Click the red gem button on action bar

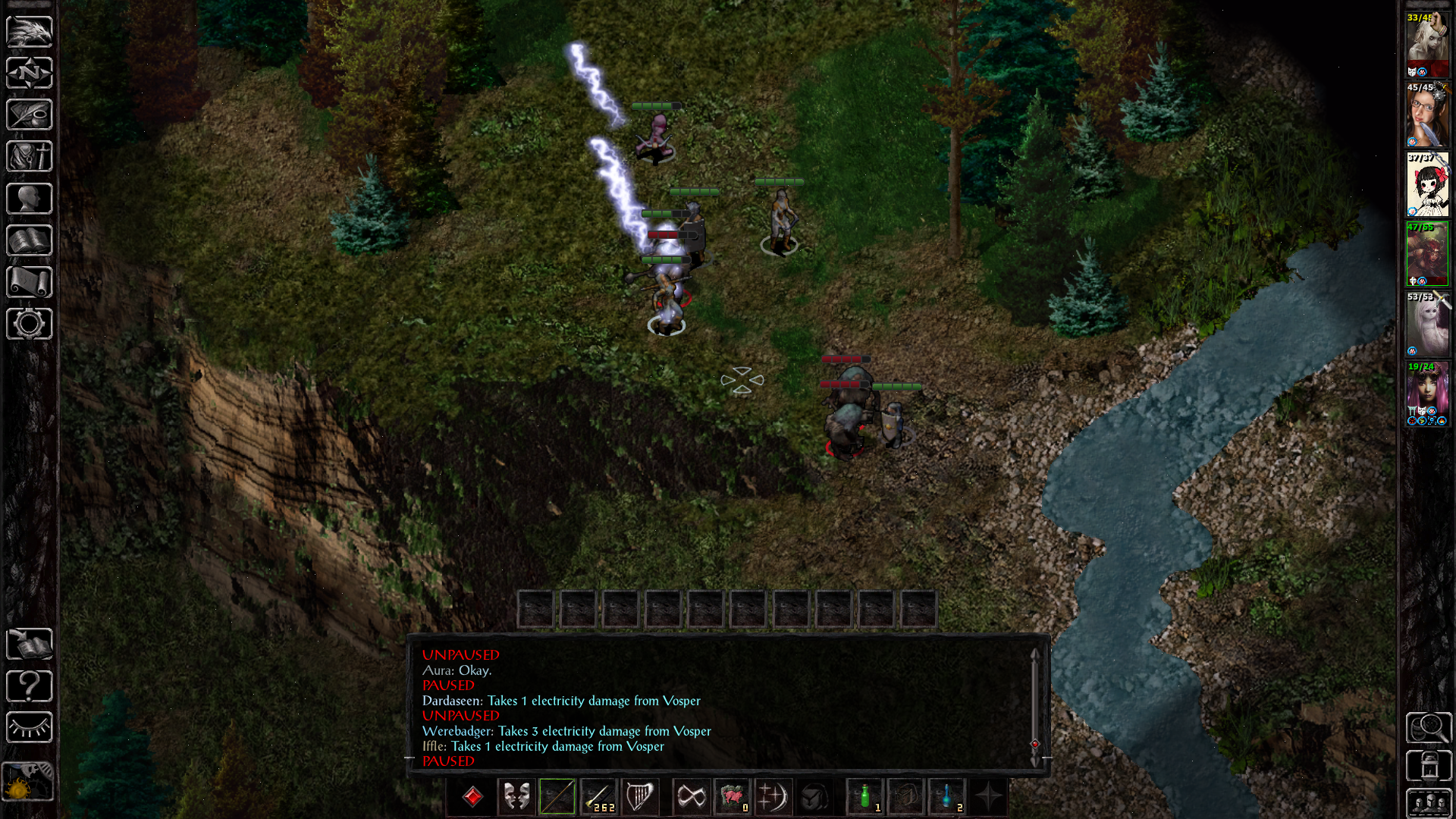(472, 797)
